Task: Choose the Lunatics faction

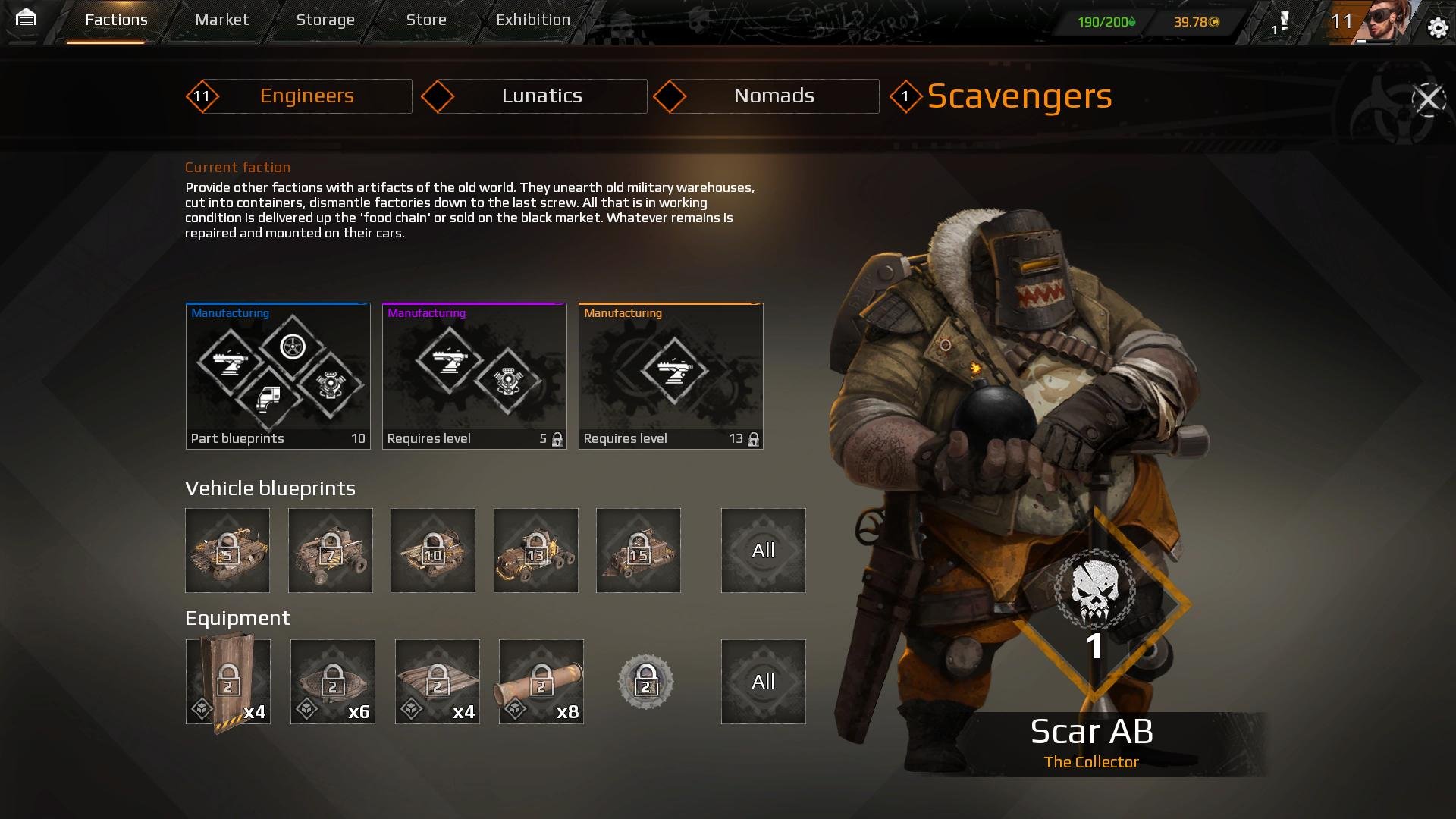Action: [x=541, y=96]
